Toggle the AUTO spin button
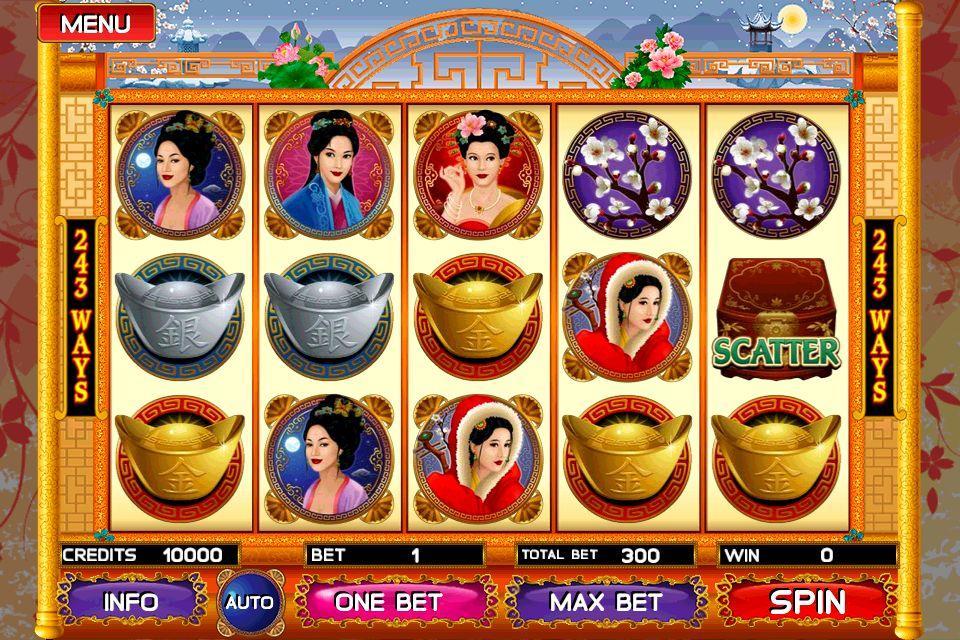This screenshot has height=640, width=960. (x=249, y=602)
